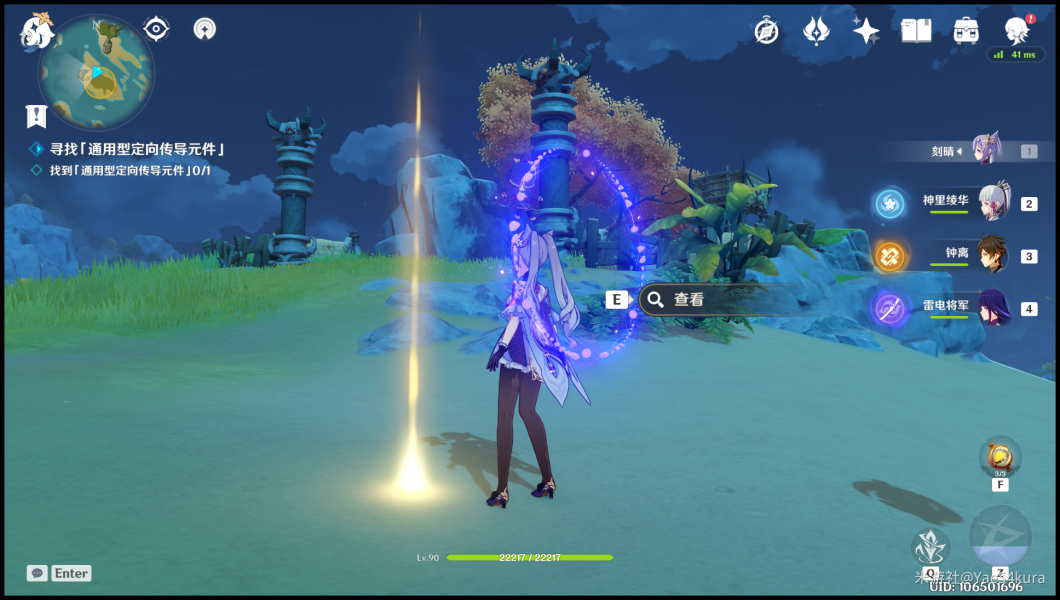Viewport: 1060px width, 600px height.
Task: Open the adventurer handbook book icon
Action: 915,31
